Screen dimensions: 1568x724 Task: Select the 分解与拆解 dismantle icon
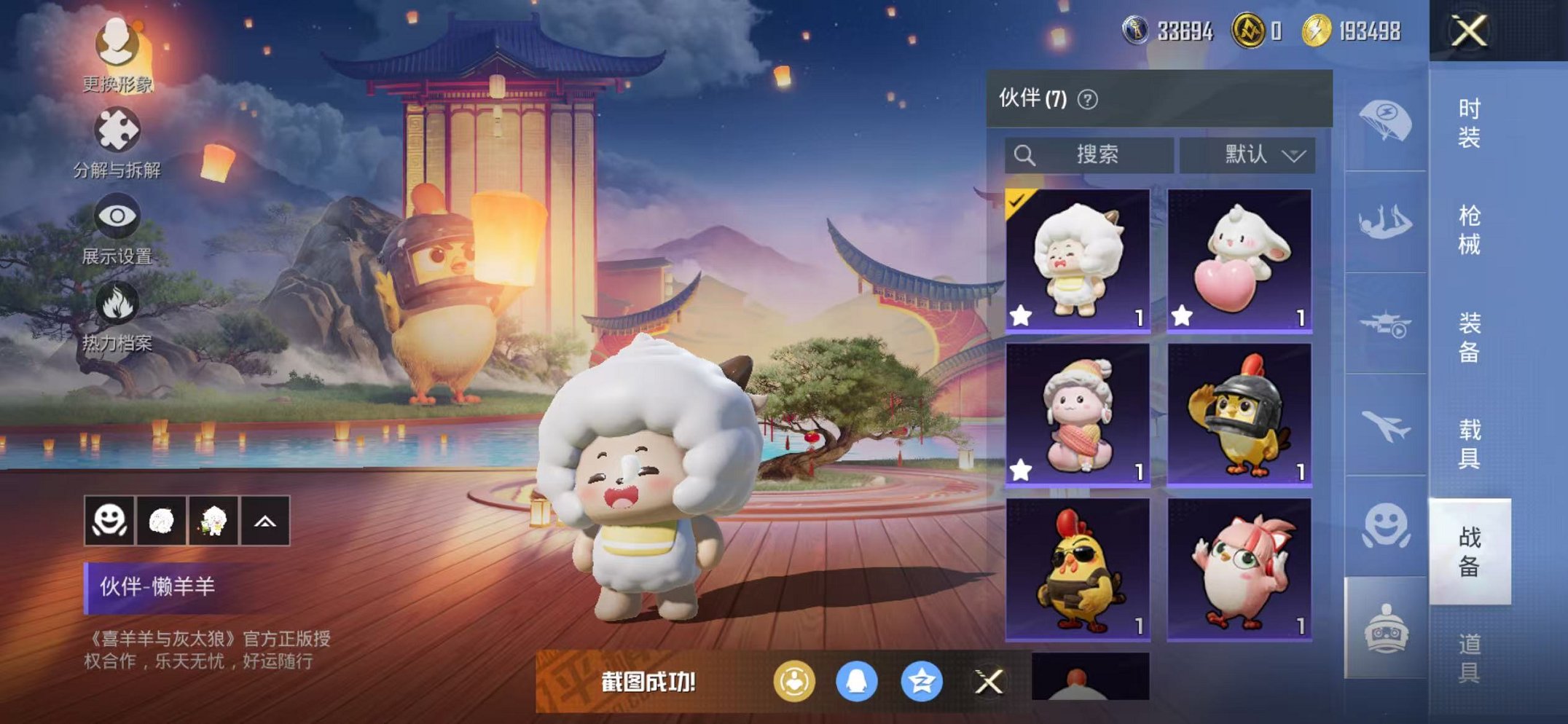click(x=117, y=127)
